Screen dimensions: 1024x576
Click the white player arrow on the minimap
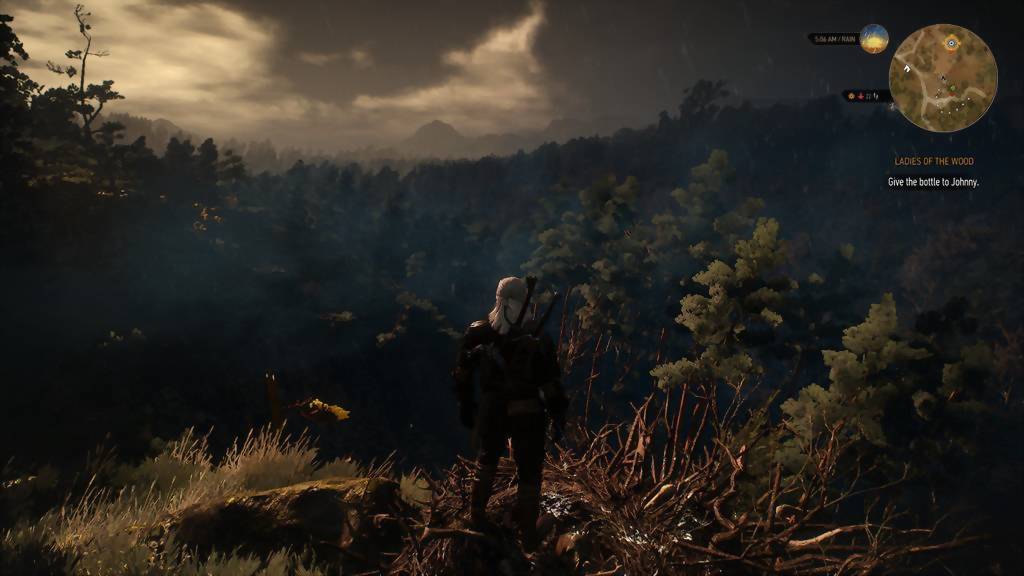point(906,68)
